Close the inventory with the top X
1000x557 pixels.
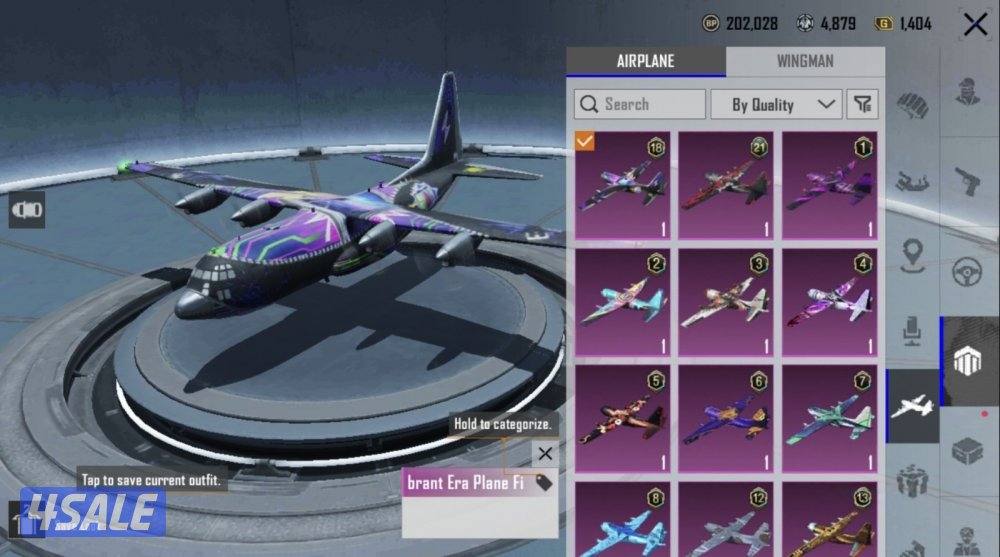[975, 25]
